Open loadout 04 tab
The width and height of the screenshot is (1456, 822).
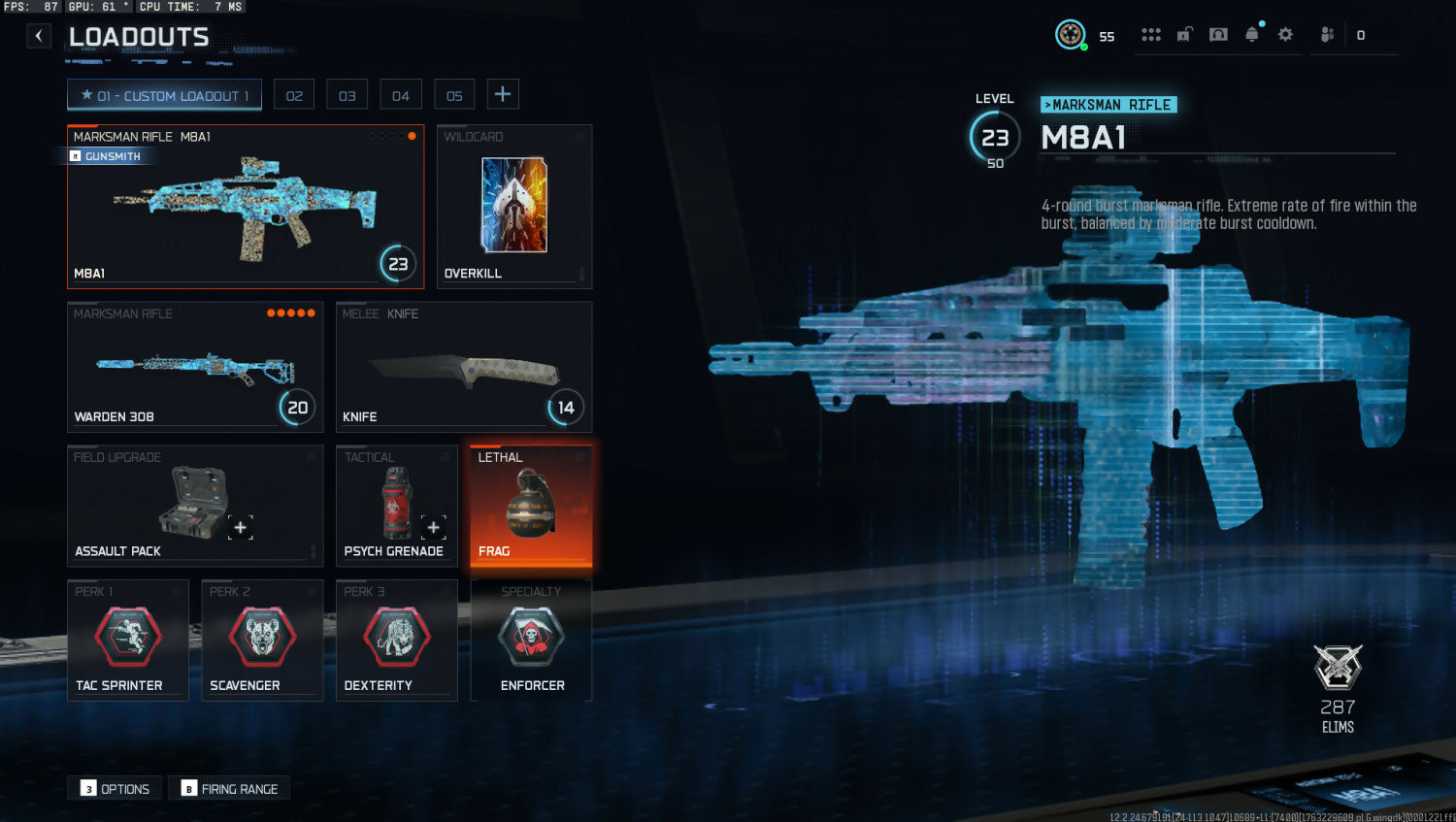(x=401, y=95)
